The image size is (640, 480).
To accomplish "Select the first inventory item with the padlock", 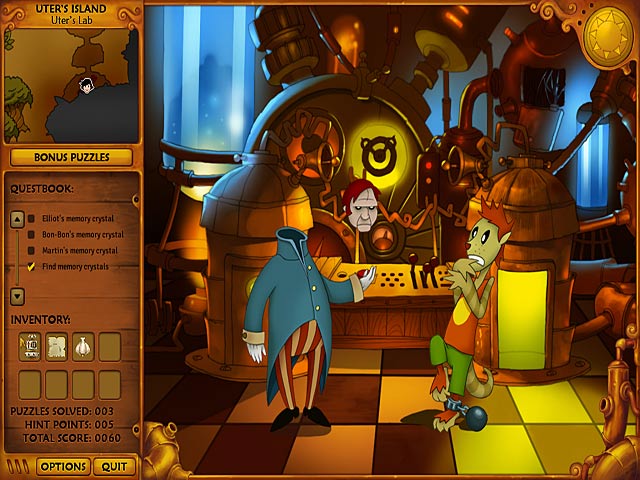I will (x=31, y=346).
